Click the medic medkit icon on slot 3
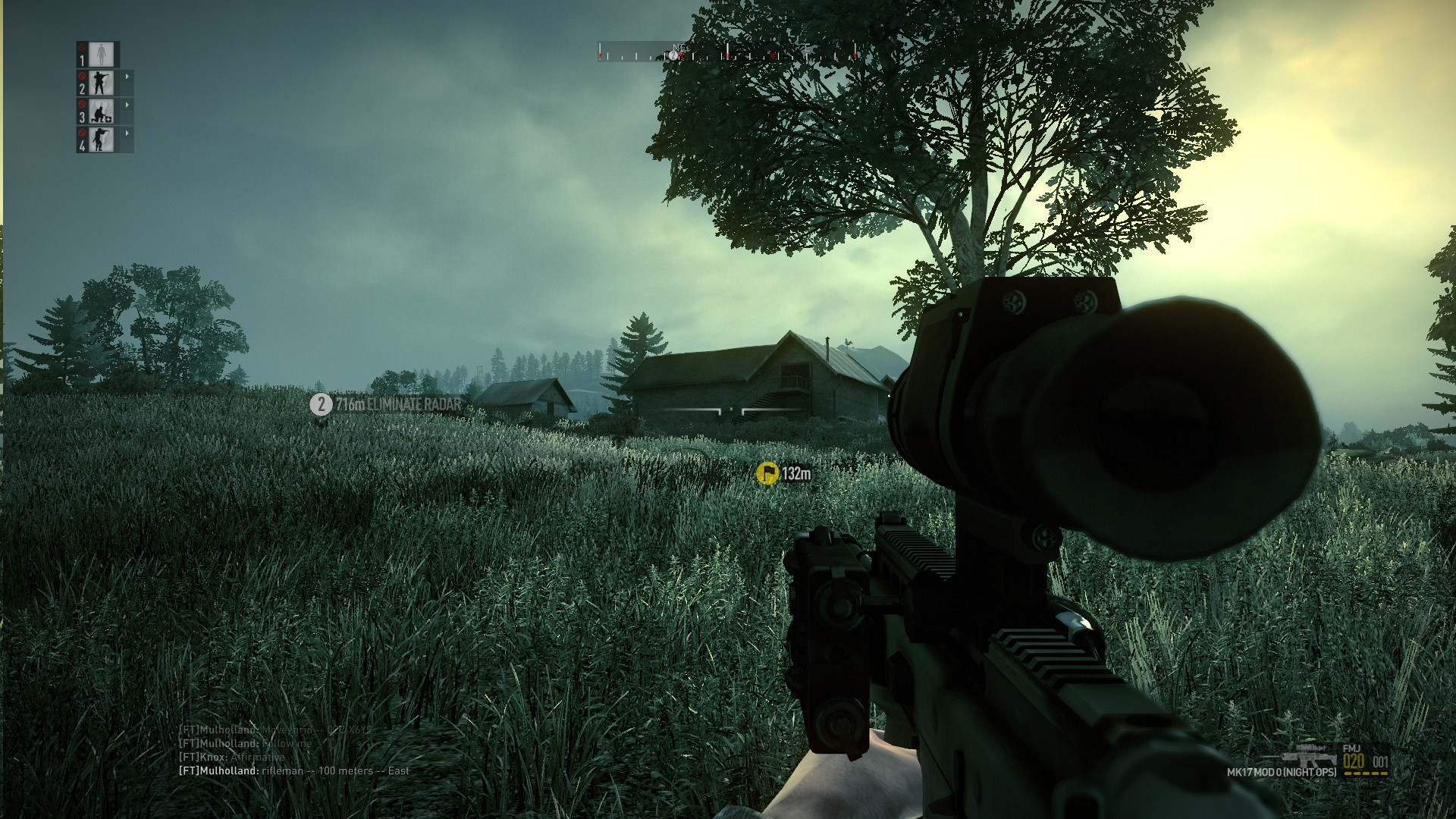Viewport: 1456px width, 819px height. (101, 111)
